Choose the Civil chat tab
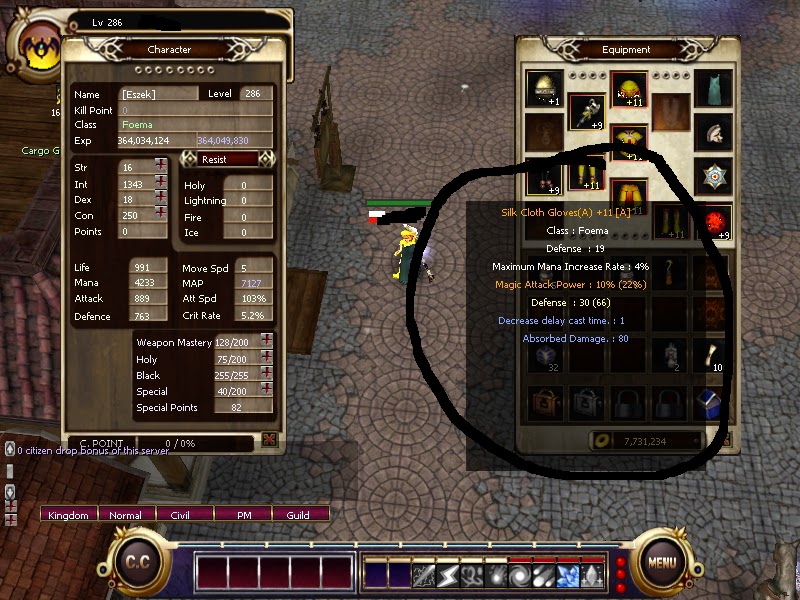This screenshot has width=800, height=600. coord(184,515)
